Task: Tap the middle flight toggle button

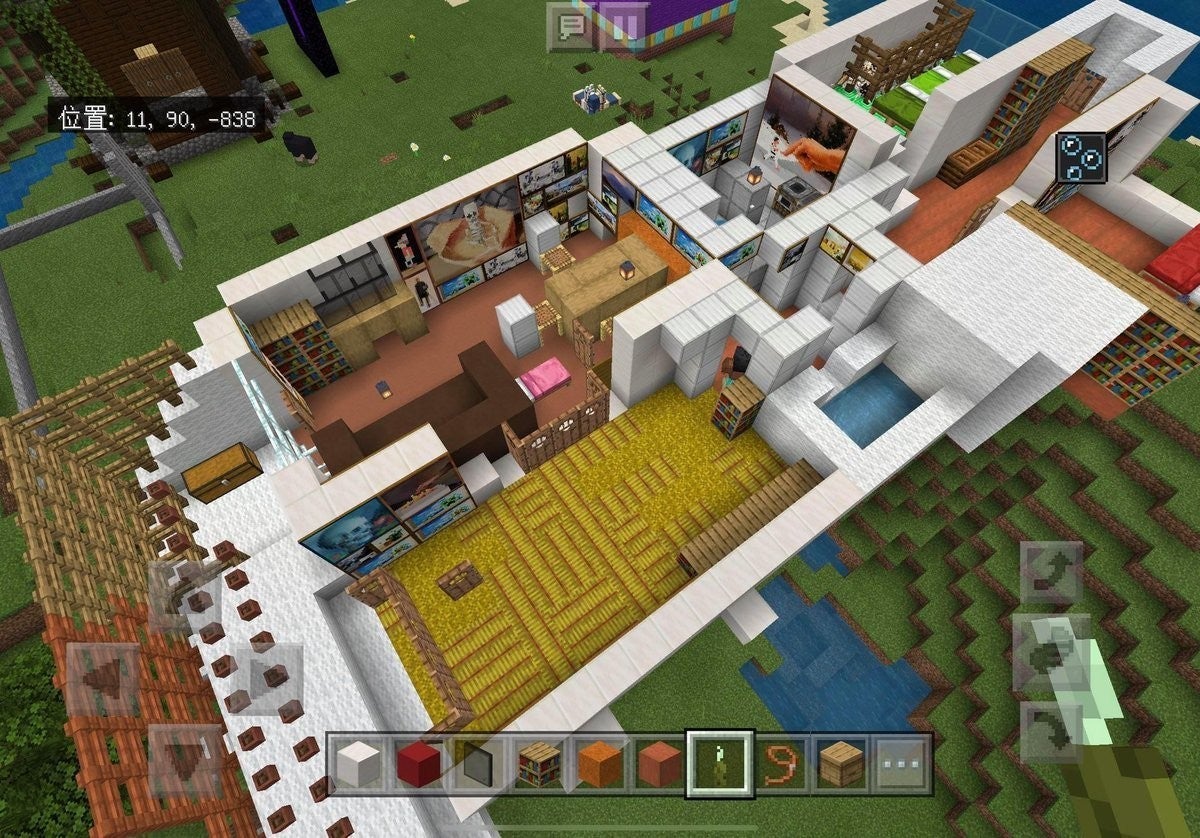Action: pyautogui.click(x=1051, y=652)
